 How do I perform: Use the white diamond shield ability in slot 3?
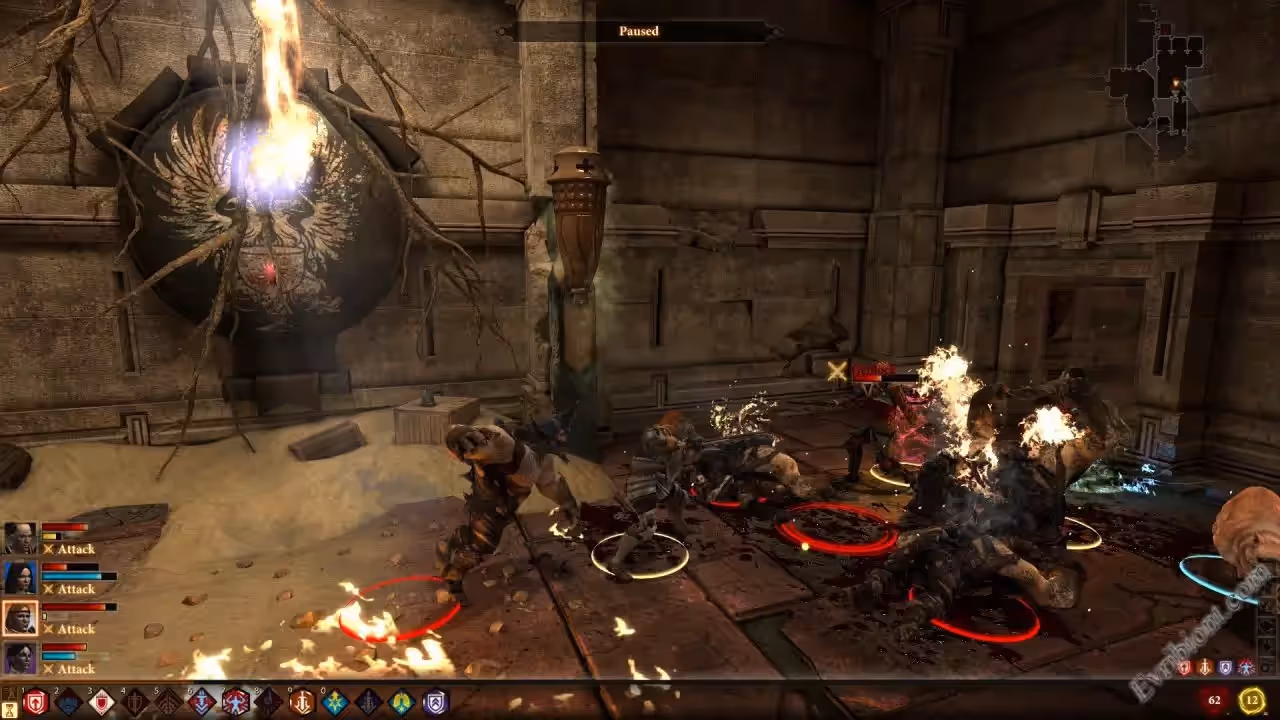click(102, 702)
